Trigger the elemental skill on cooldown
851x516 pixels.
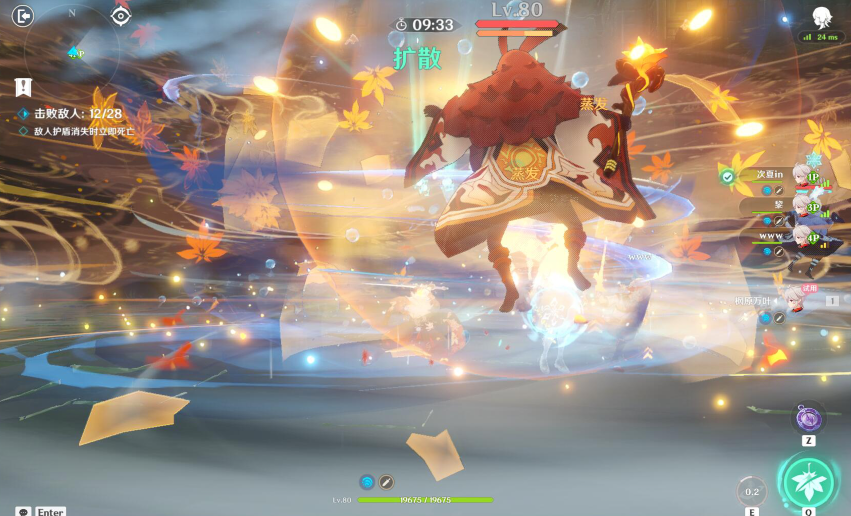coord(751,491)
